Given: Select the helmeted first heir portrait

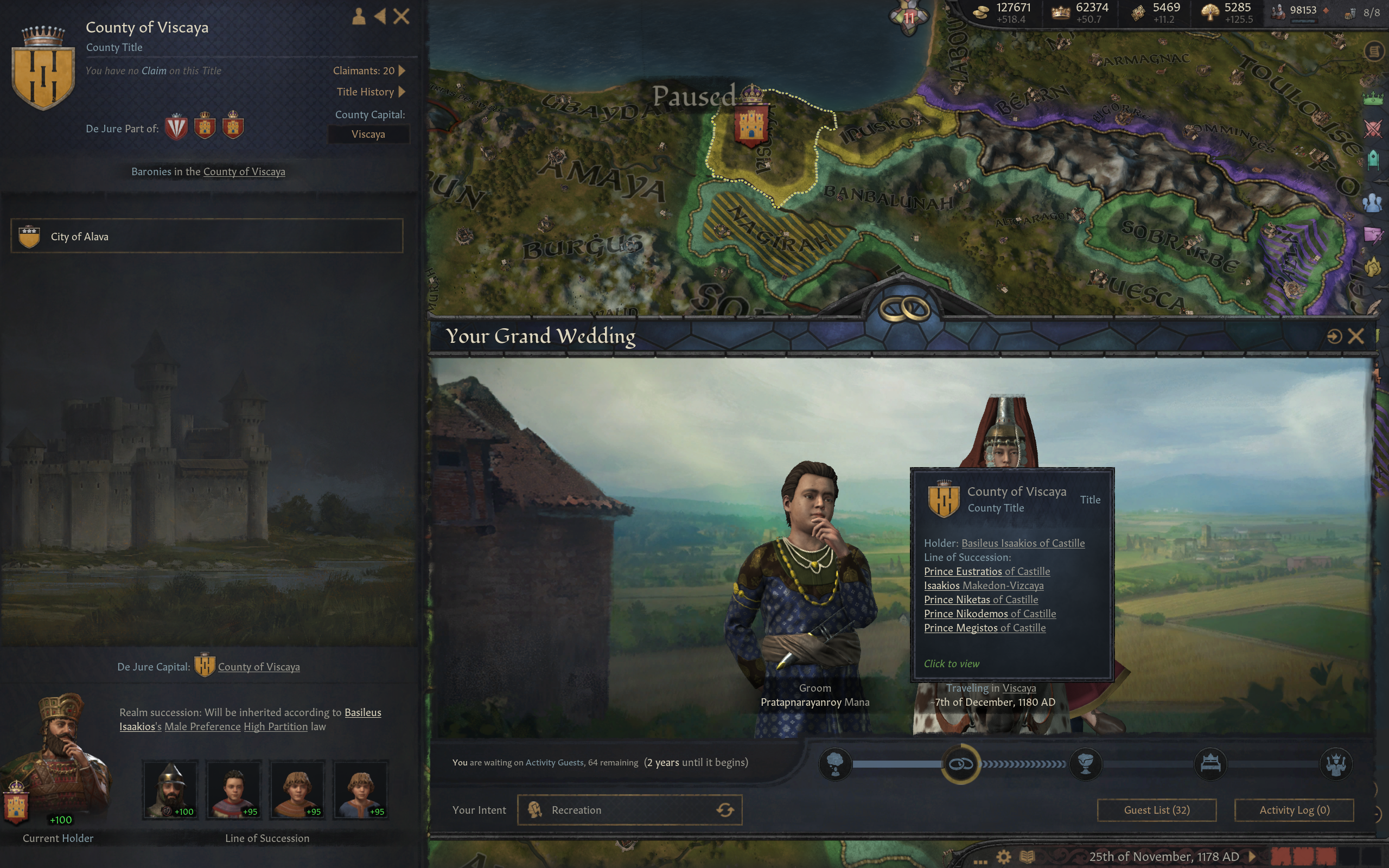Looking at the screenshot, I should coord(170,789).
